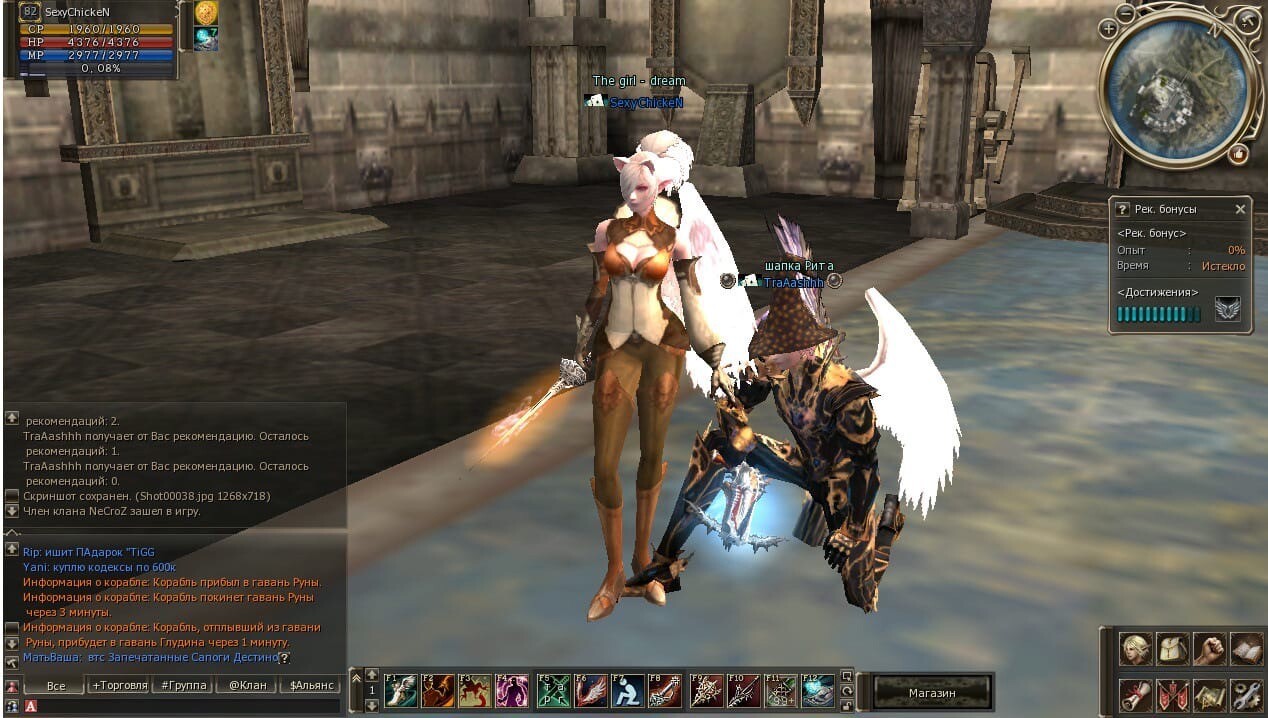This screenshot has width=1268, height=718.
Task: Switch to the Все chat tab
Action: [56, 686]
